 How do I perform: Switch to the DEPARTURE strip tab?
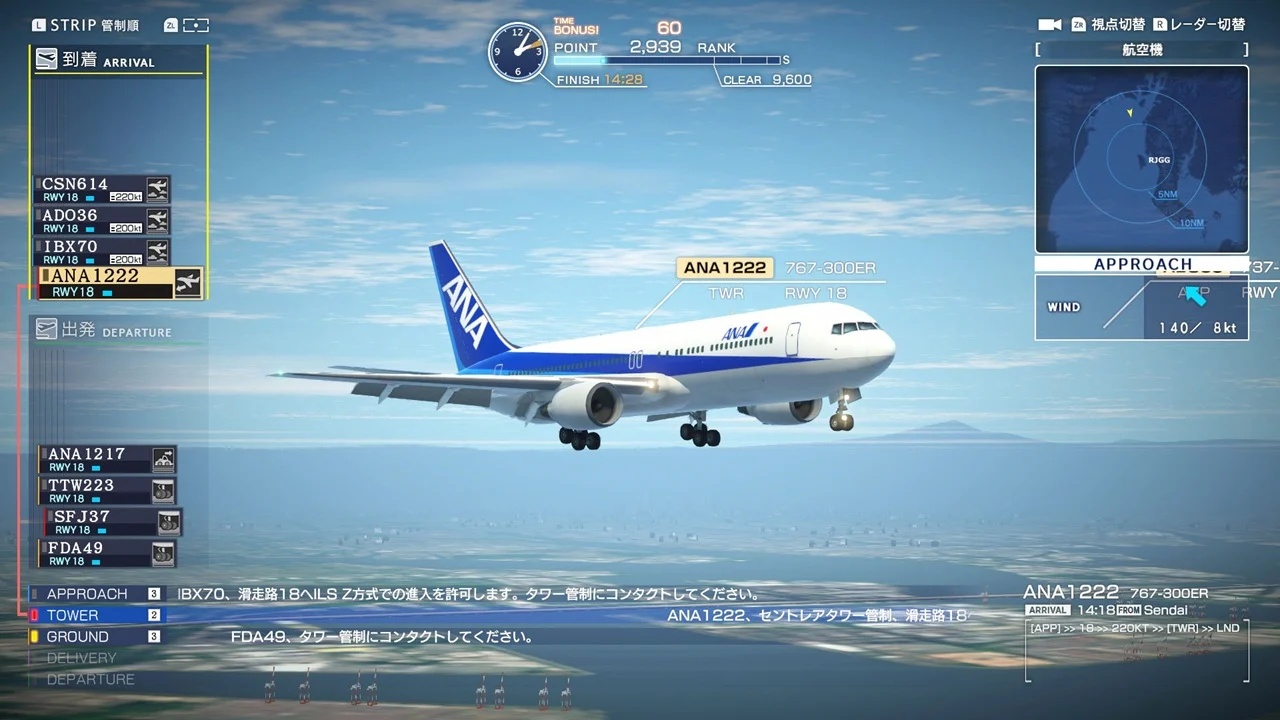pyautogui.click(x=120, y=330)
